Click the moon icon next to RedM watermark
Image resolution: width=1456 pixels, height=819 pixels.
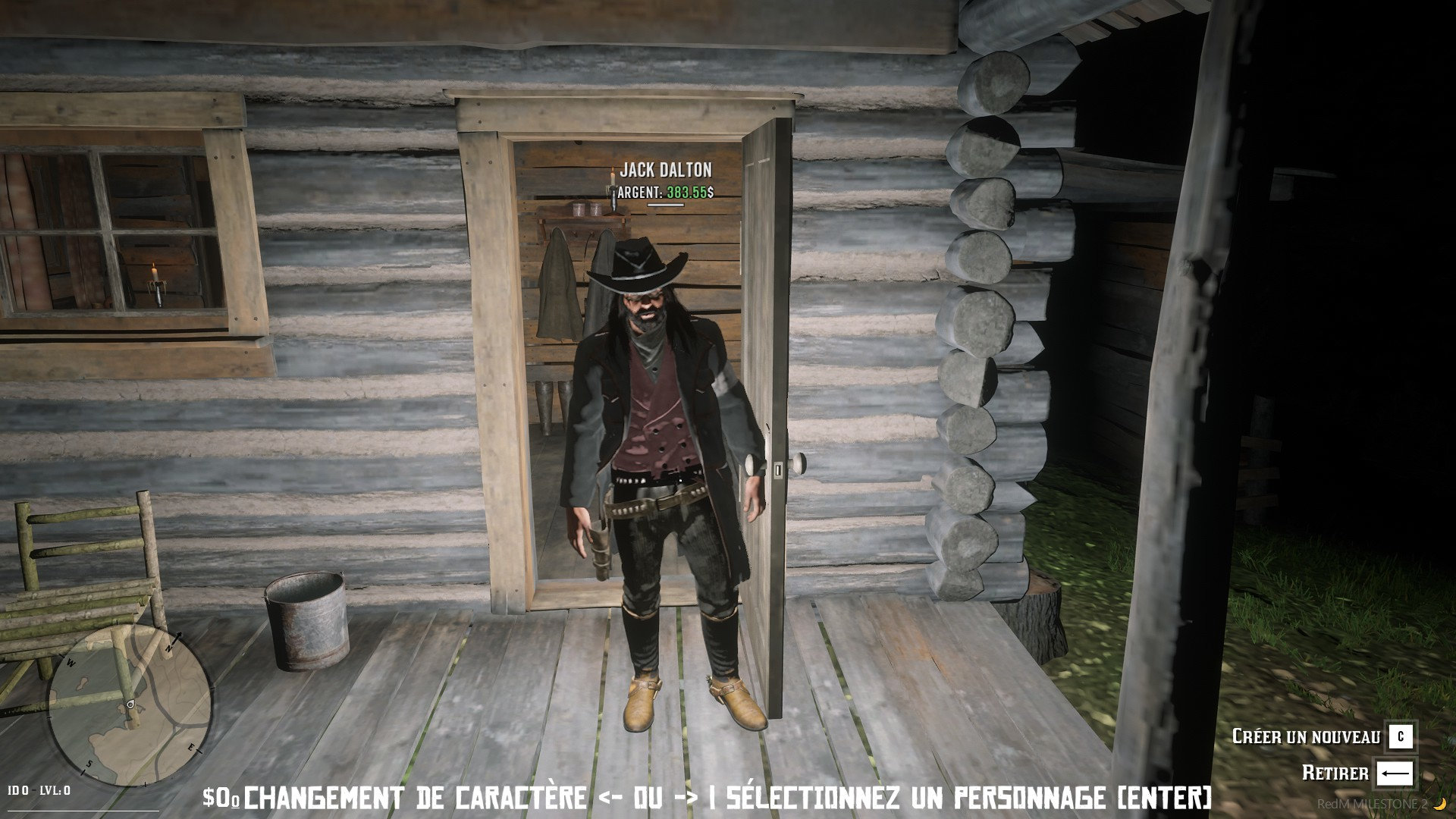pyautogui.click(x=1439, y=804)
